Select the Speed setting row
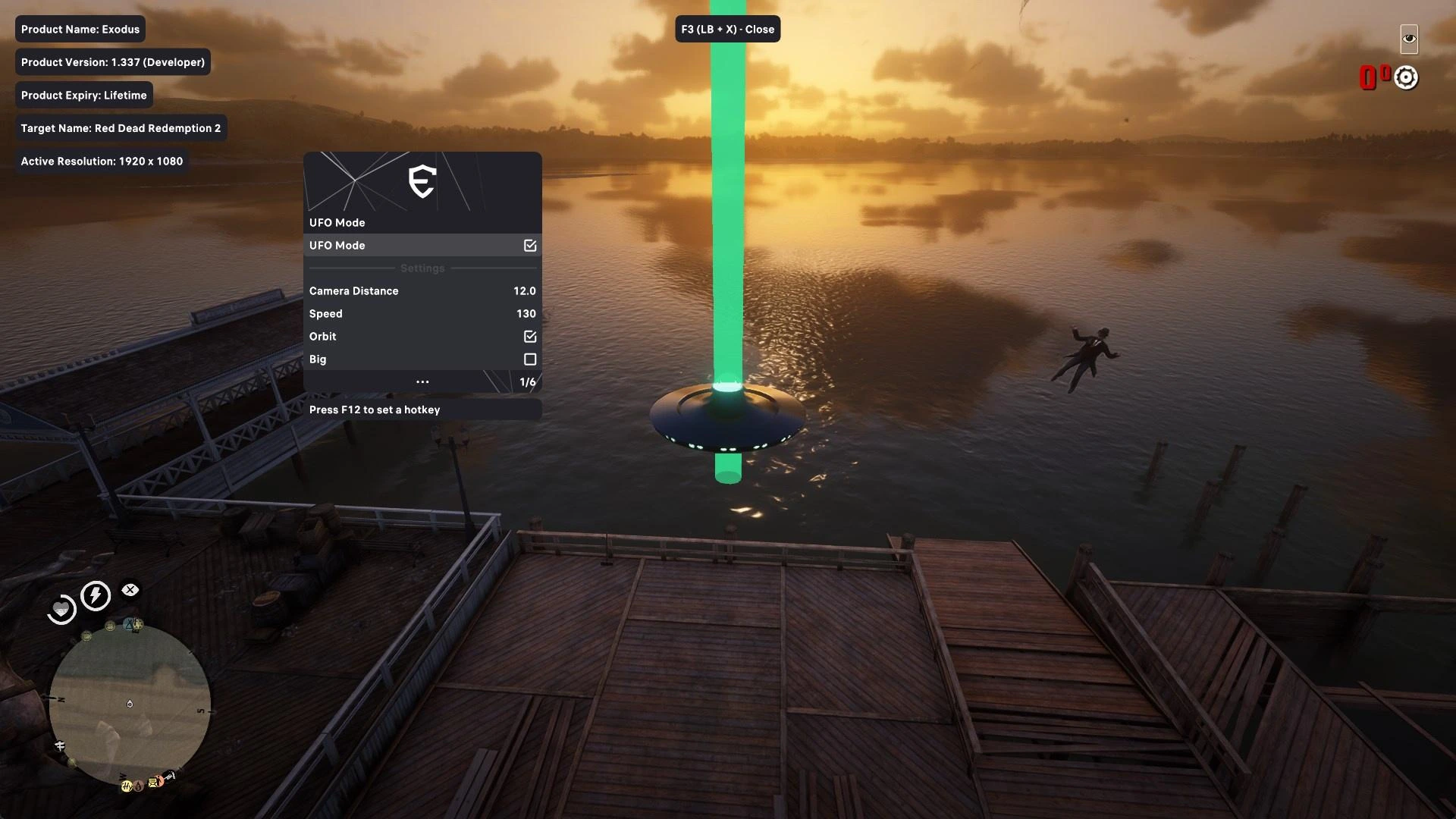Screen dimensions: 1456x819 422,314
